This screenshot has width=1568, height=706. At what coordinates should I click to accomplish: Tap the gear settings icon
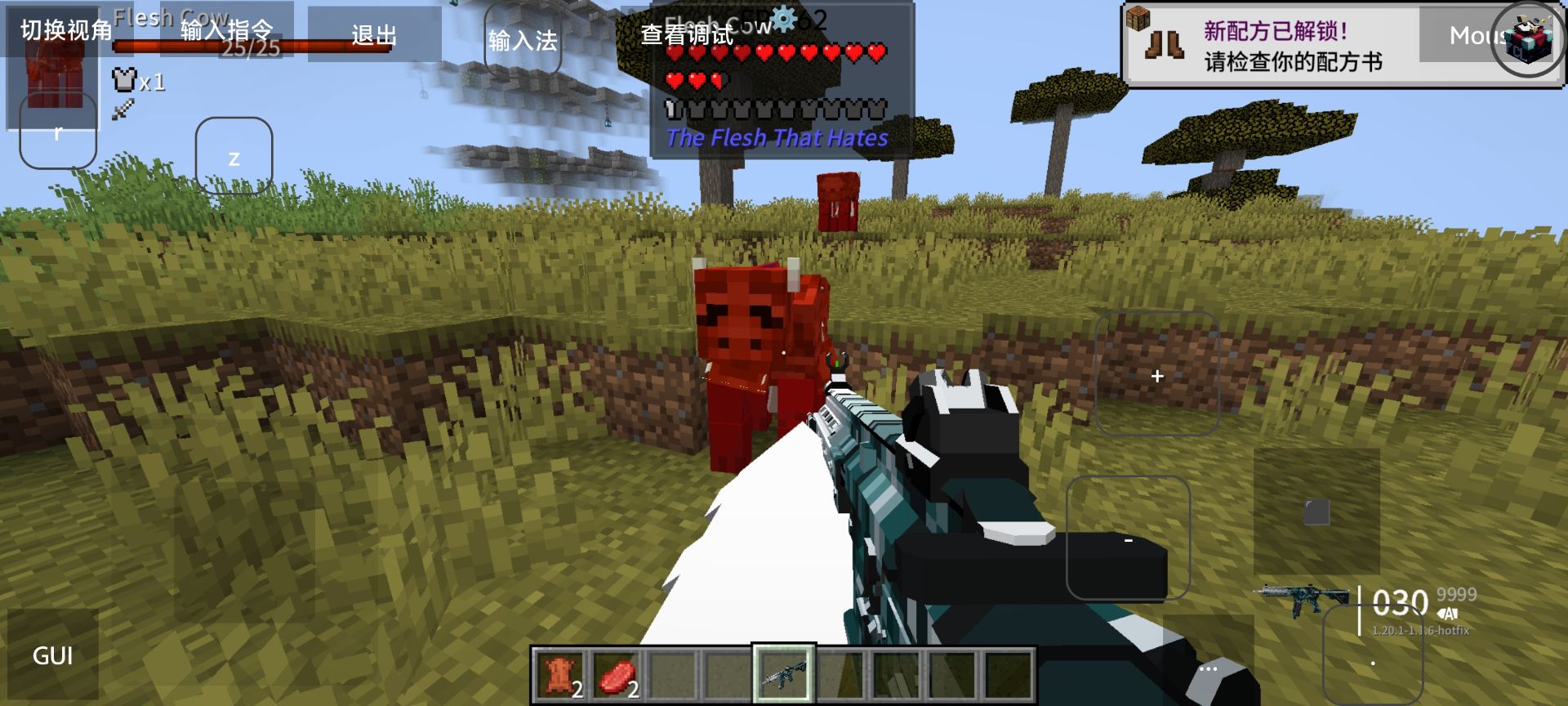[x=783, y=19]
